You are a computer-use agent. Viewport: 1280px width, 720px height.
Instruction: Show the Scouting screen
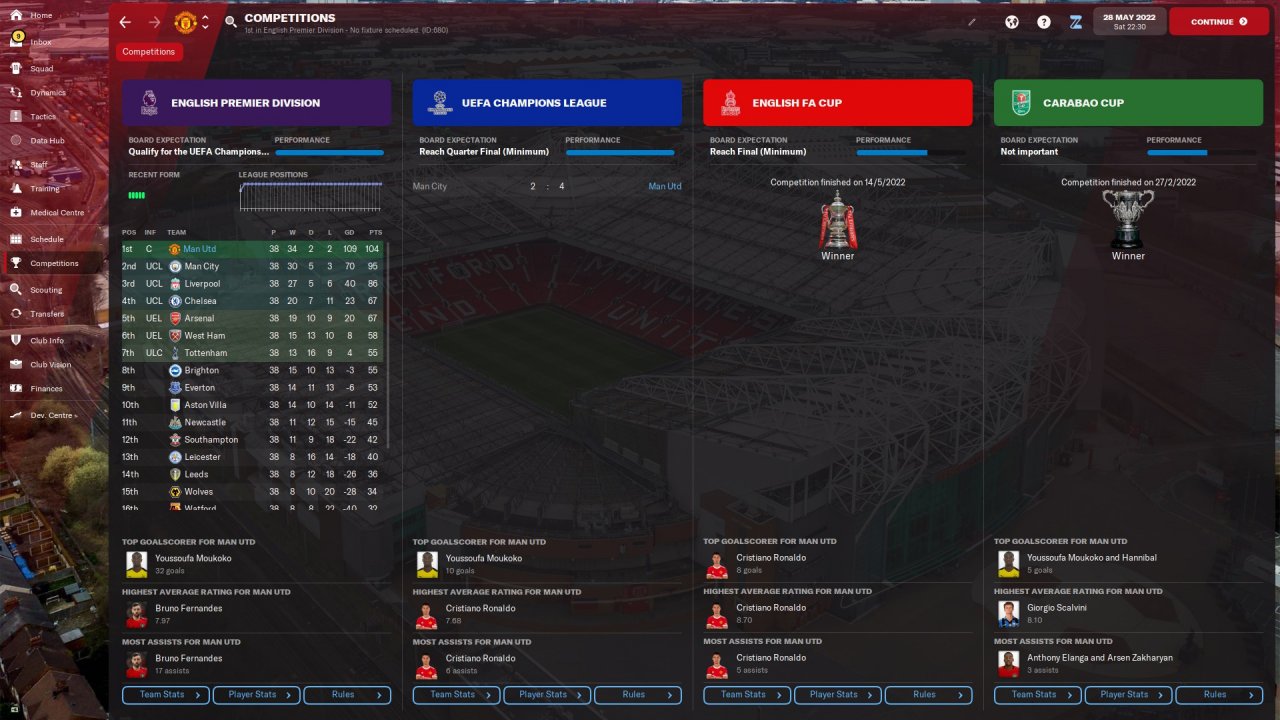pos(46,290)
